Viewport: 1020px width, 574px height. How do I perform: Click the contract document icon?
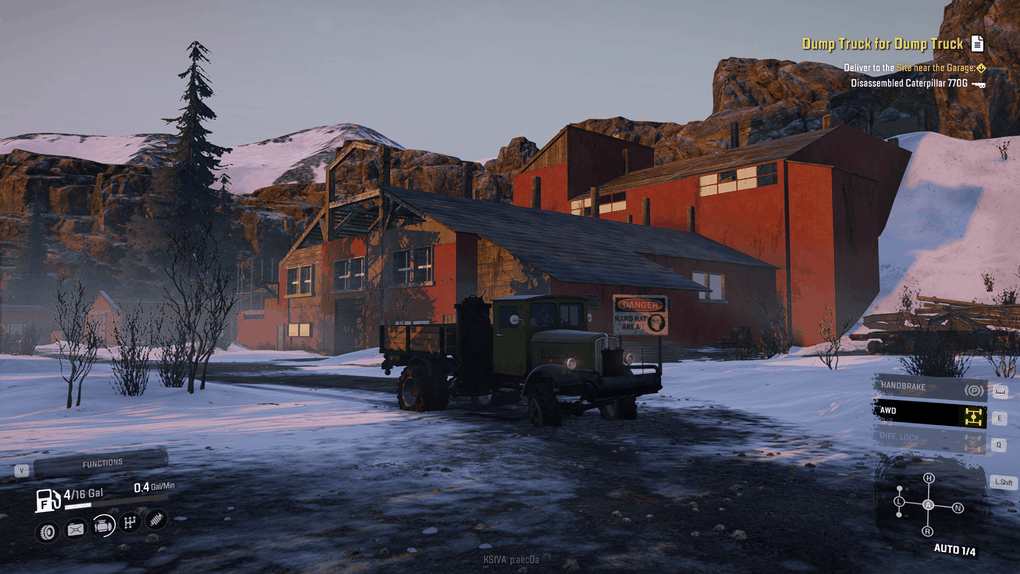coord(977,44)
